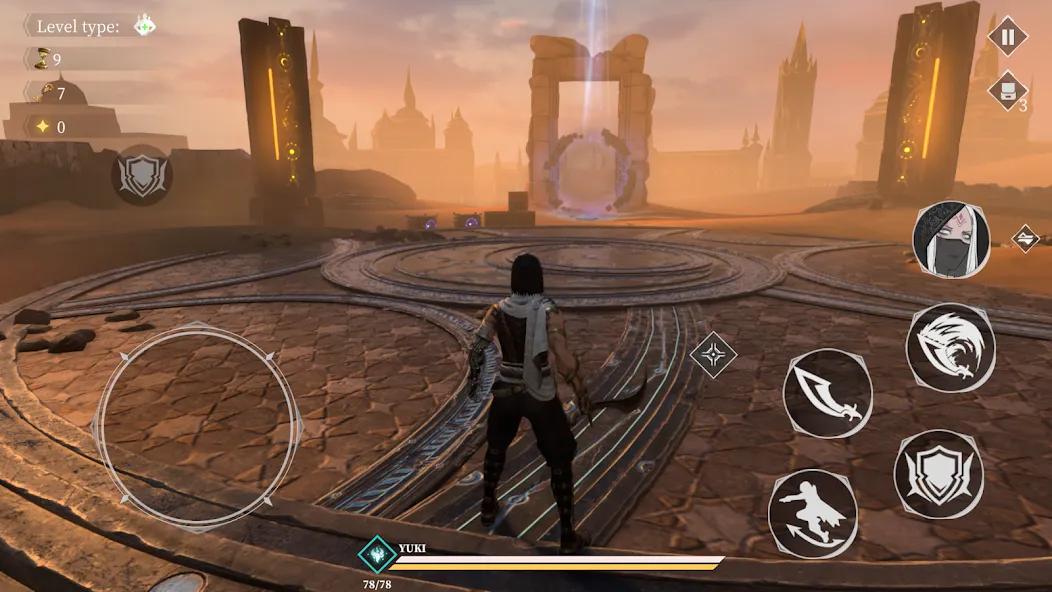Tap the masked white-haired character portrait
Viewport: 1052px width, 592px height.
pos(951,240)
